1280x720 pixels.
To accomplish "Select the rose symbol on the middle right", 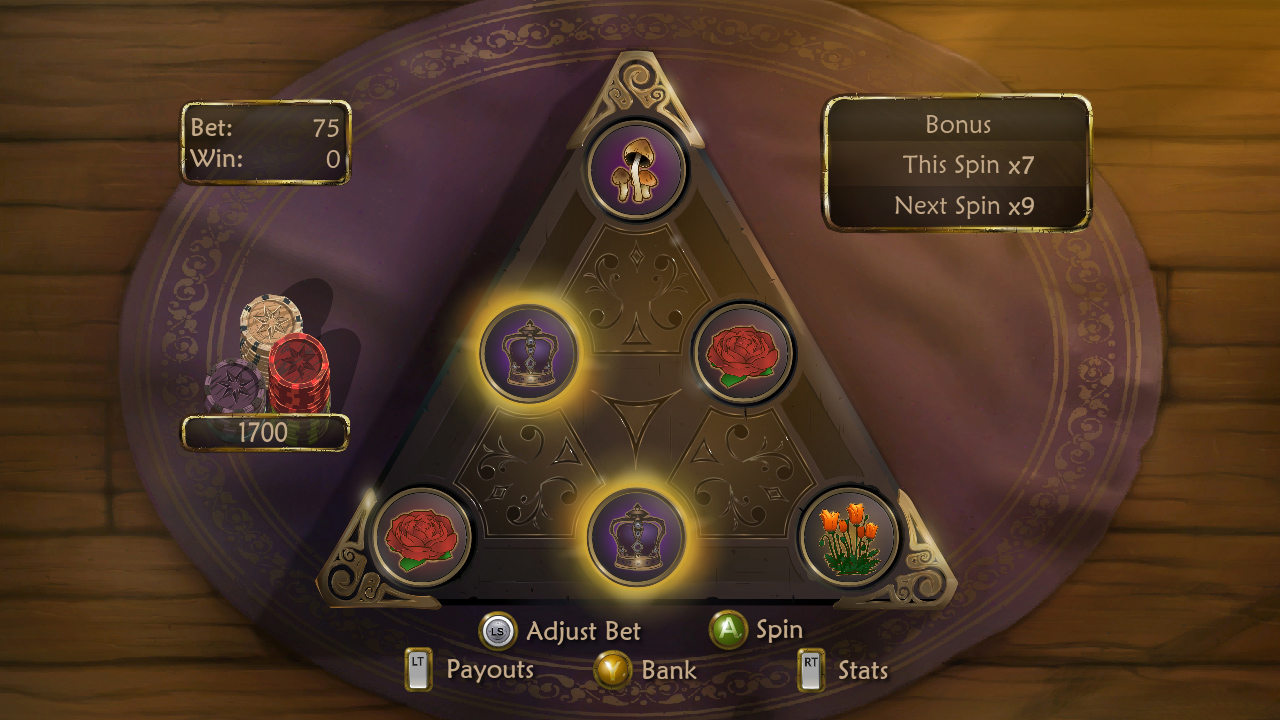I will point(740,351).
